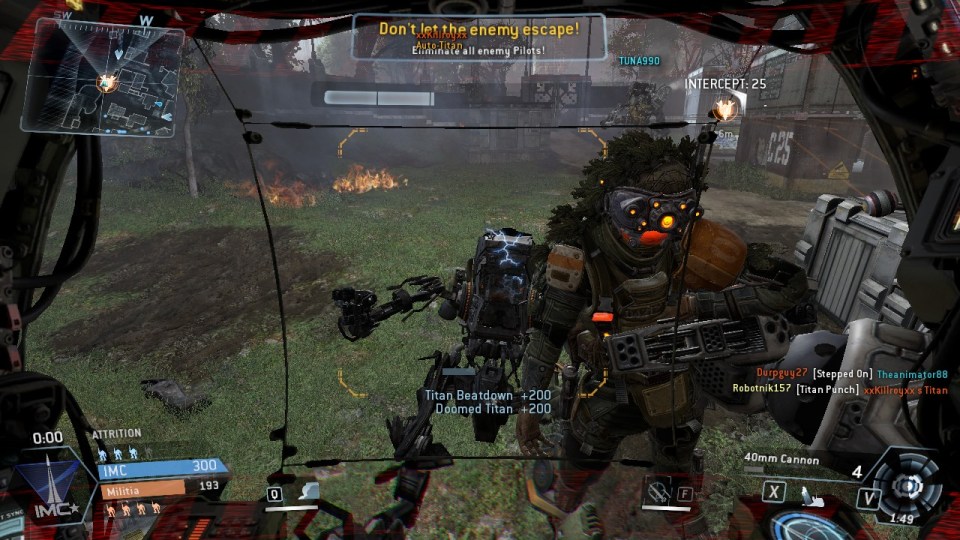Click the 40mm Cannon weapon label

click(781, 460)
